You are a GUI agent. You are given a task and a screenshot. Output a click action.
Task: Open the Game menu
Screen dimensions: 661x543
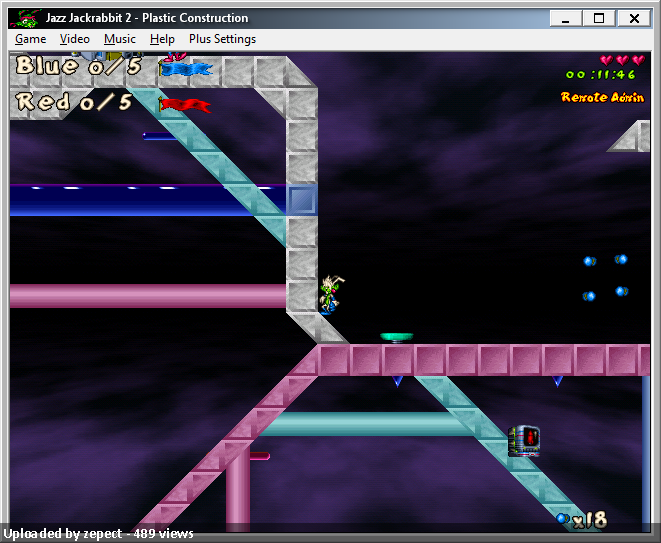(30, 39)
